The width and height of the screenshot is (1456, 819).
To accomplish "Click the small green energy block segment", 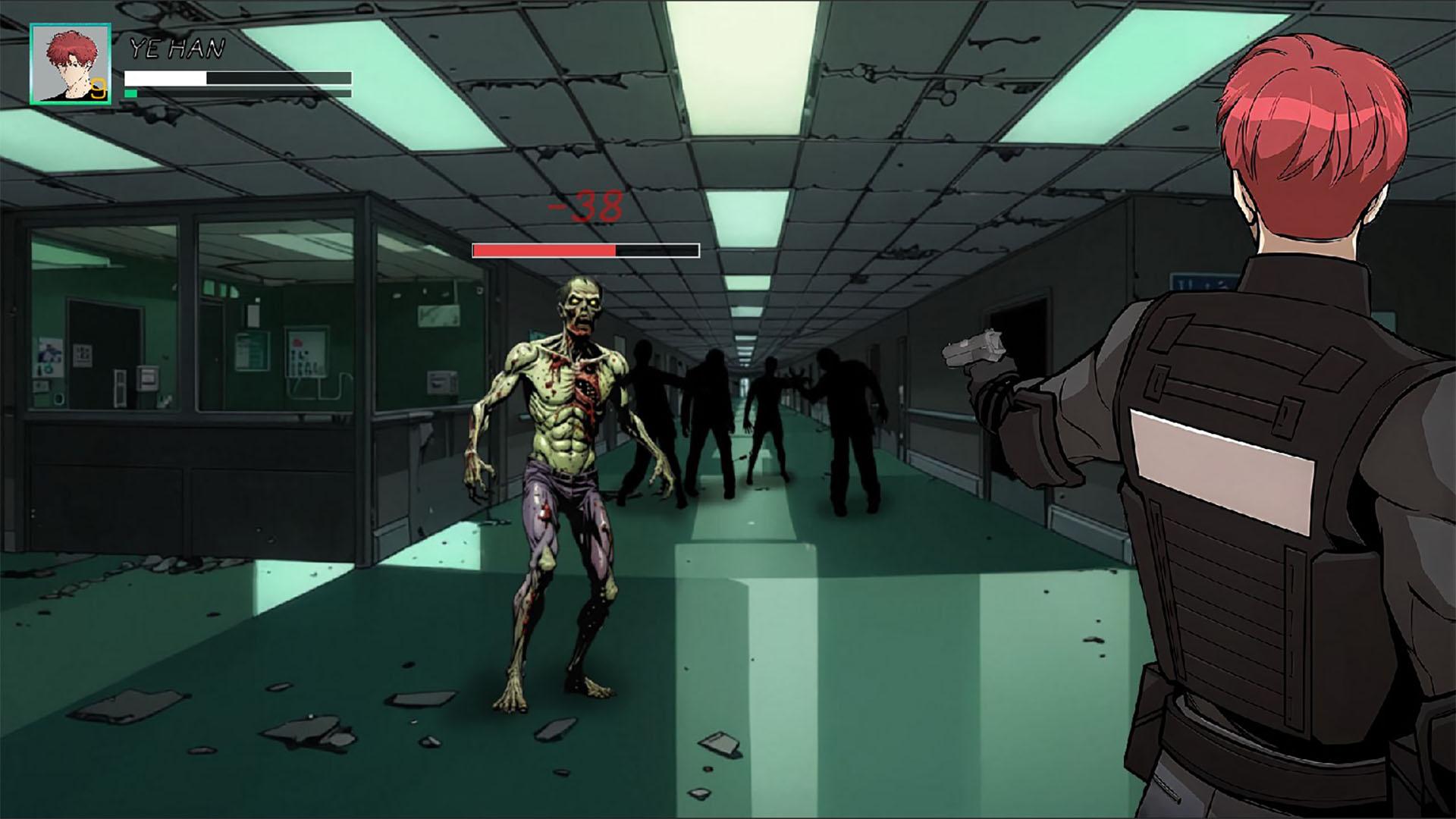I will [130, 93].
